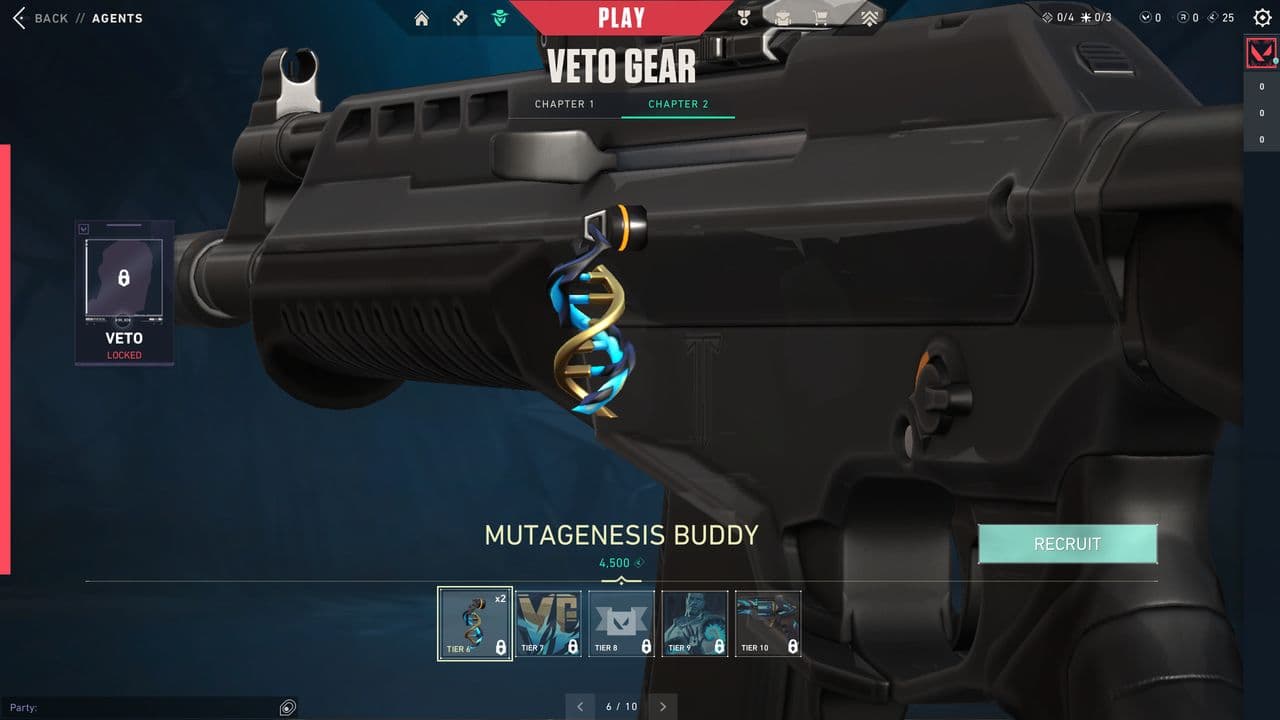Viewport: 1280px width, 720px height.
Task: Click the RECRUIT button
Action: click(1067, 543)
